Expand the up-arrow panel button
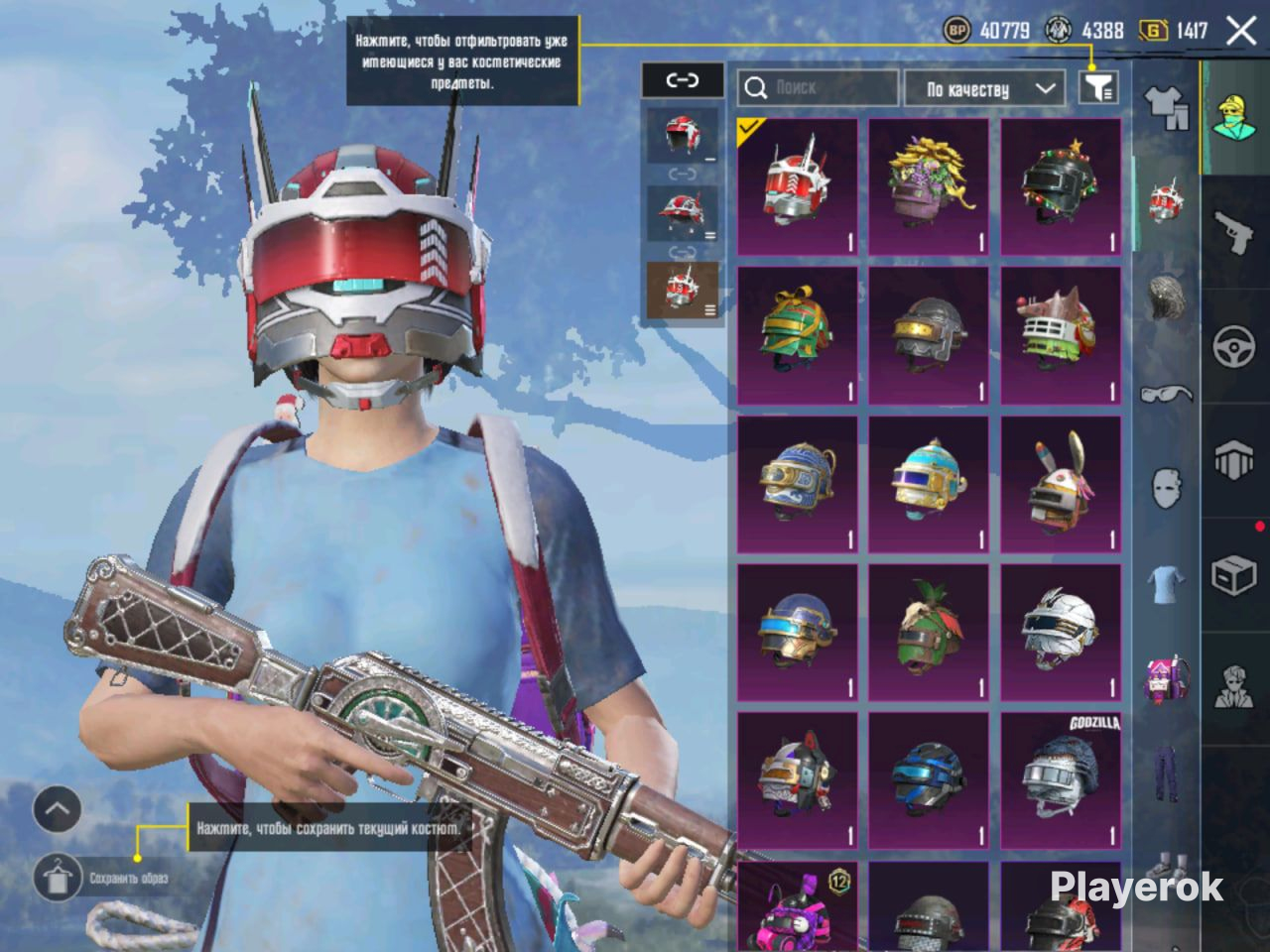Screen dimensions: 1270x952 pos(57,810)
